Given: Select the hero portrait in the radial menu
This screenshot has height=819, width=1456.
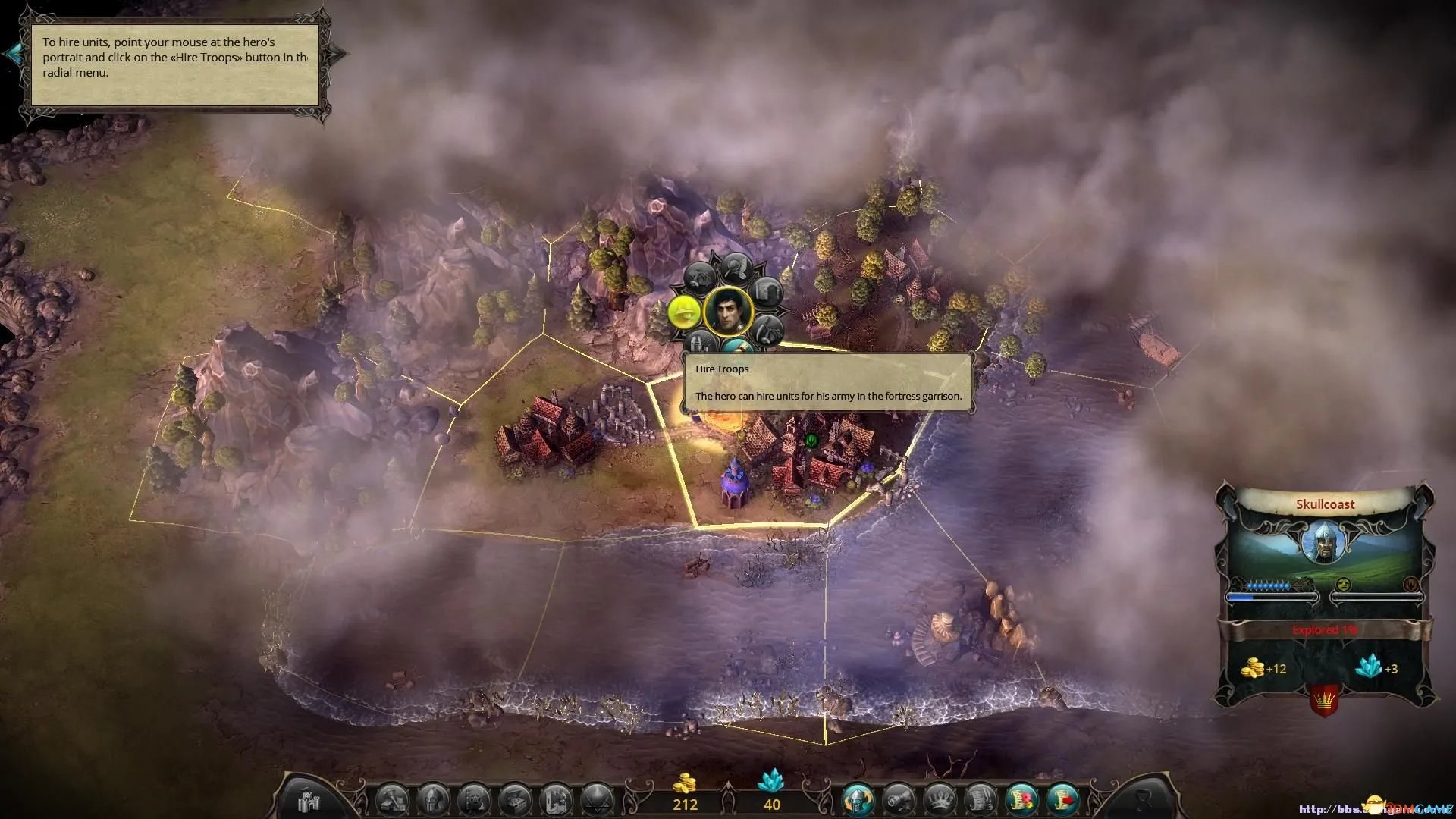Looking at the screenshot, I should (728, 311).
